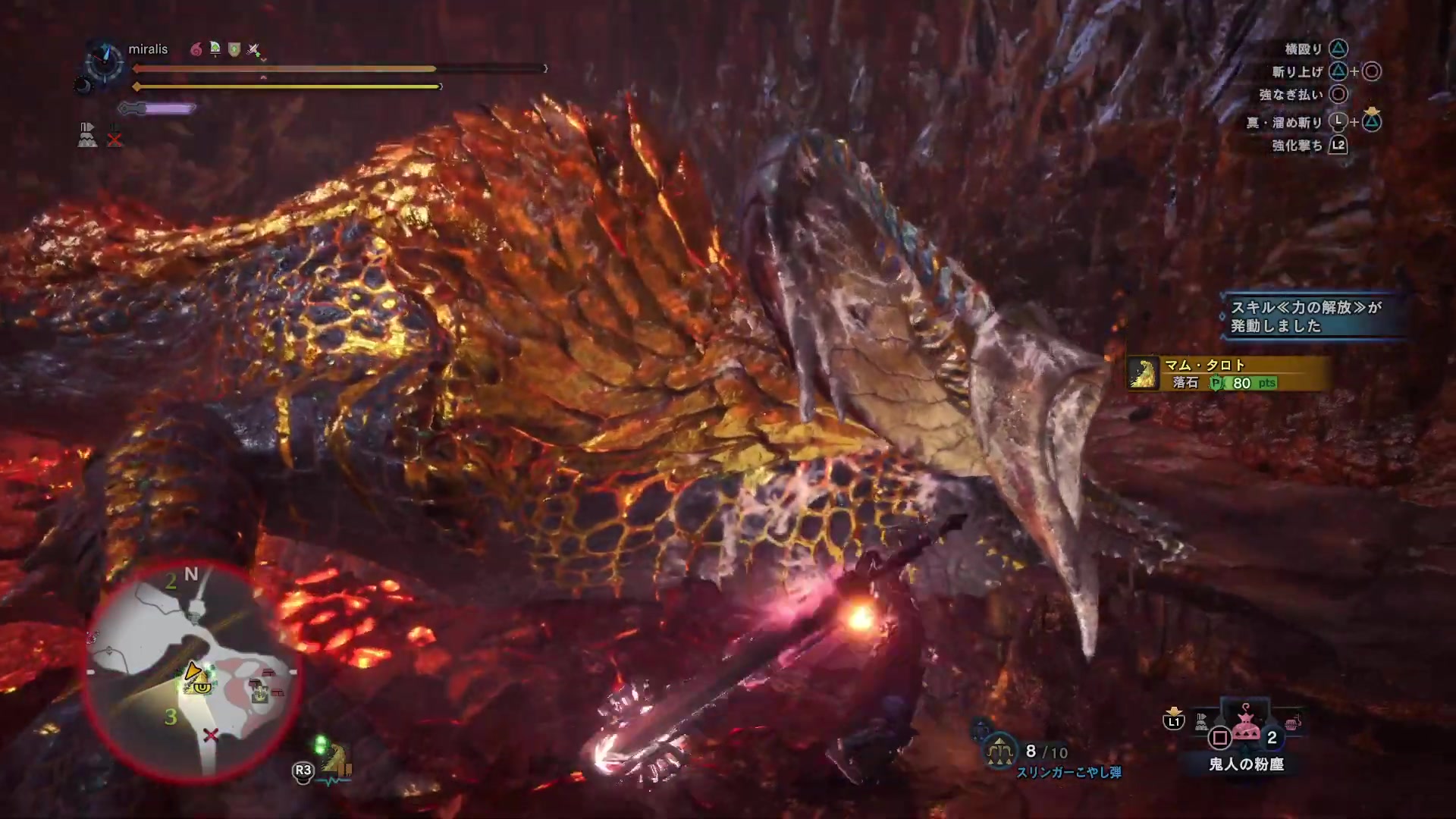Click the quest time clock dial
Image resolution: width=1456 pixels, height=819 pixels.
point(105,61)
